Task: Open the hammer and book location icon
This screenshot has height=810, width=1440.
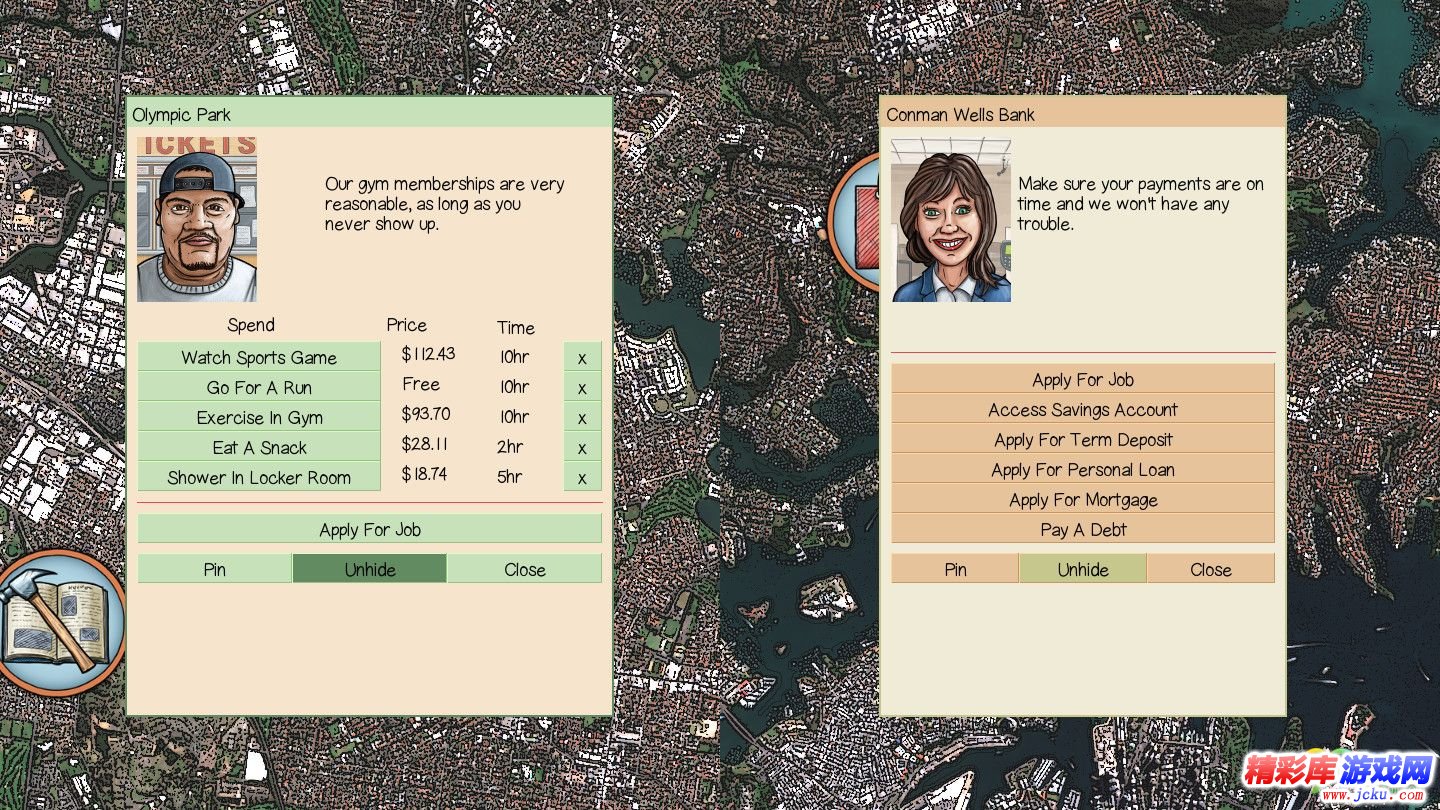Action: pos(55,620)
